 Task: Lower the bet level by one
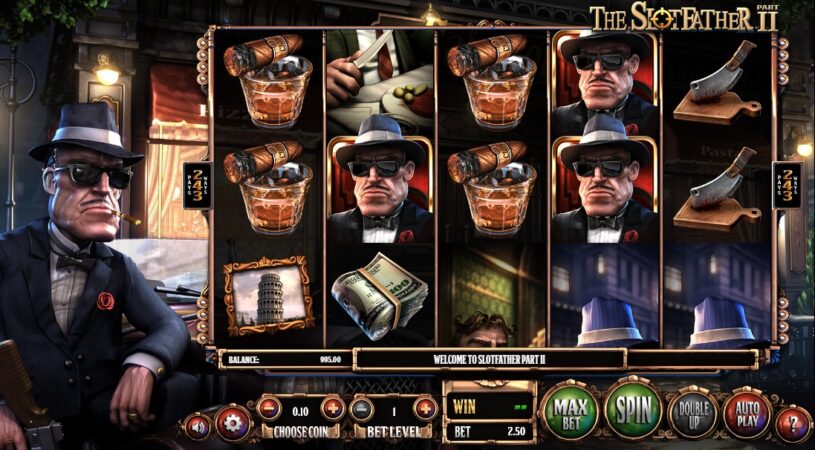point(363,408)
